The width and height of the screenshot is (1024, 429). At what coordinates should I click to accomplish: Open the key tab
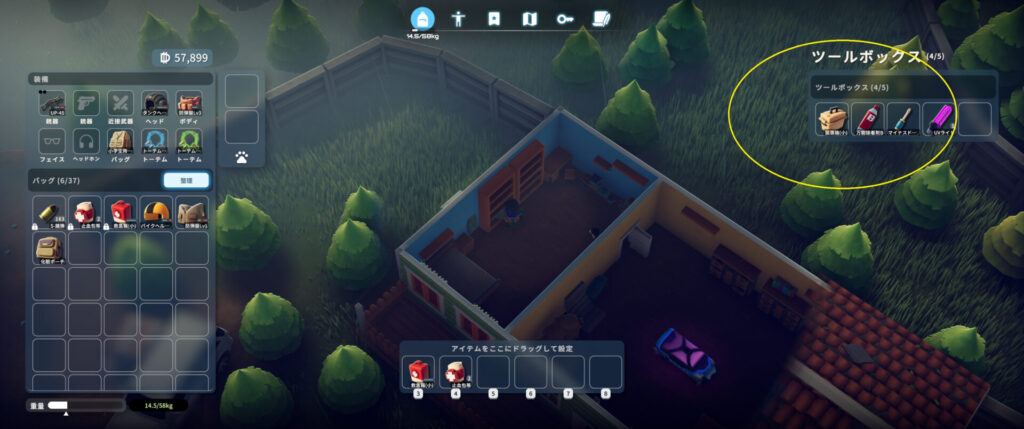point(565,19)
